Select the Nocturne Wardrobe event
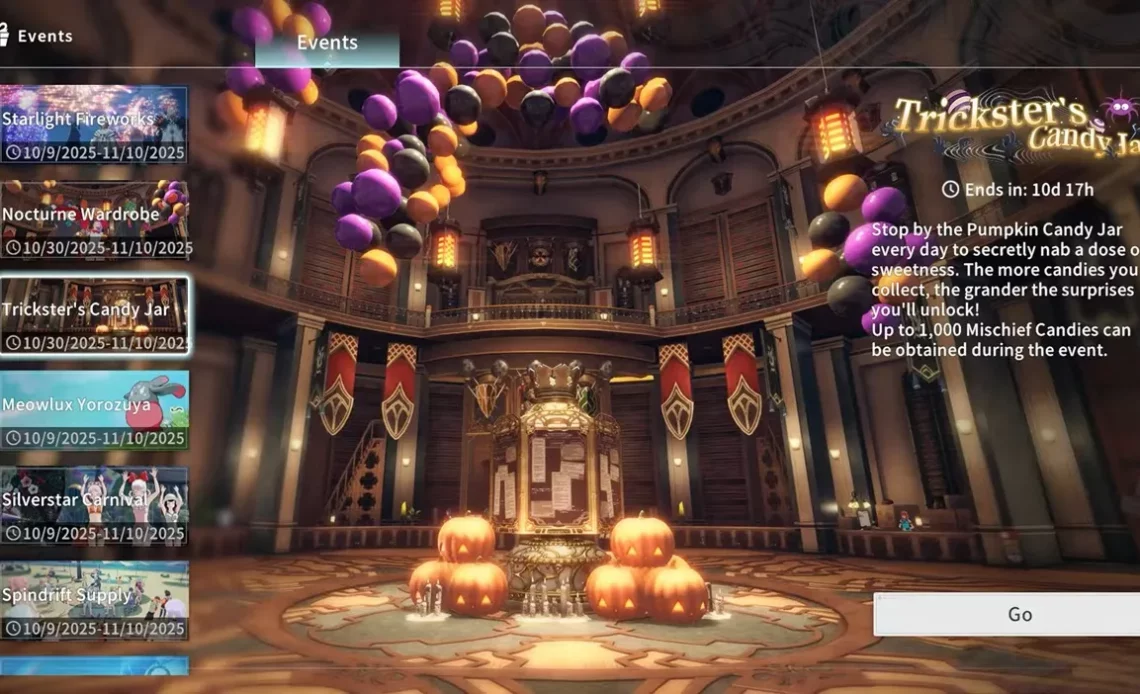Image resolution: width=1140 pixels, height=694 pixels. pyautogui.click(x=94, y=220)
